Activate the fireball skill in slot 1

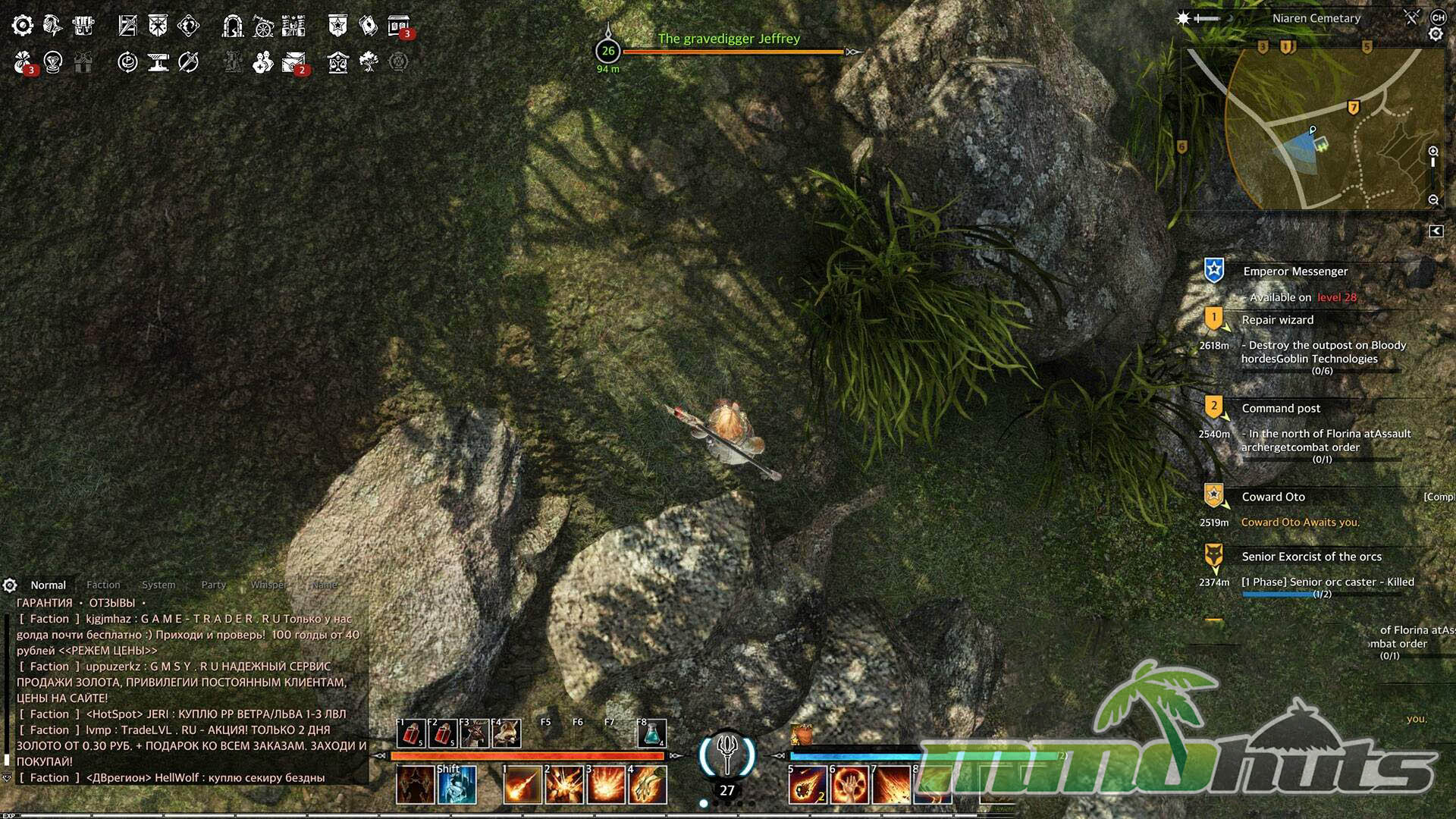522,784
